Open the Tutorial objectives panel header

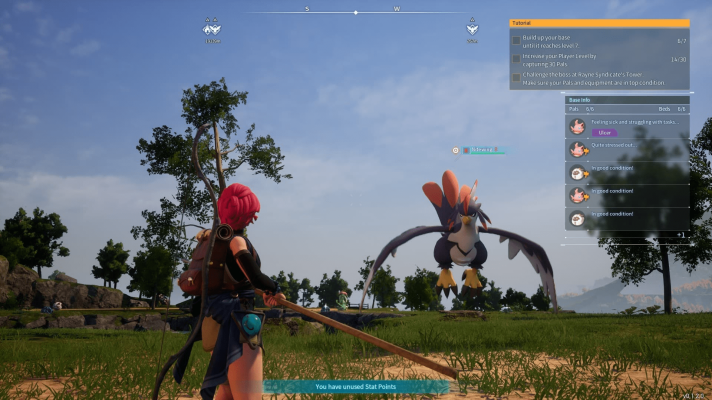click(x=599, y=23)
